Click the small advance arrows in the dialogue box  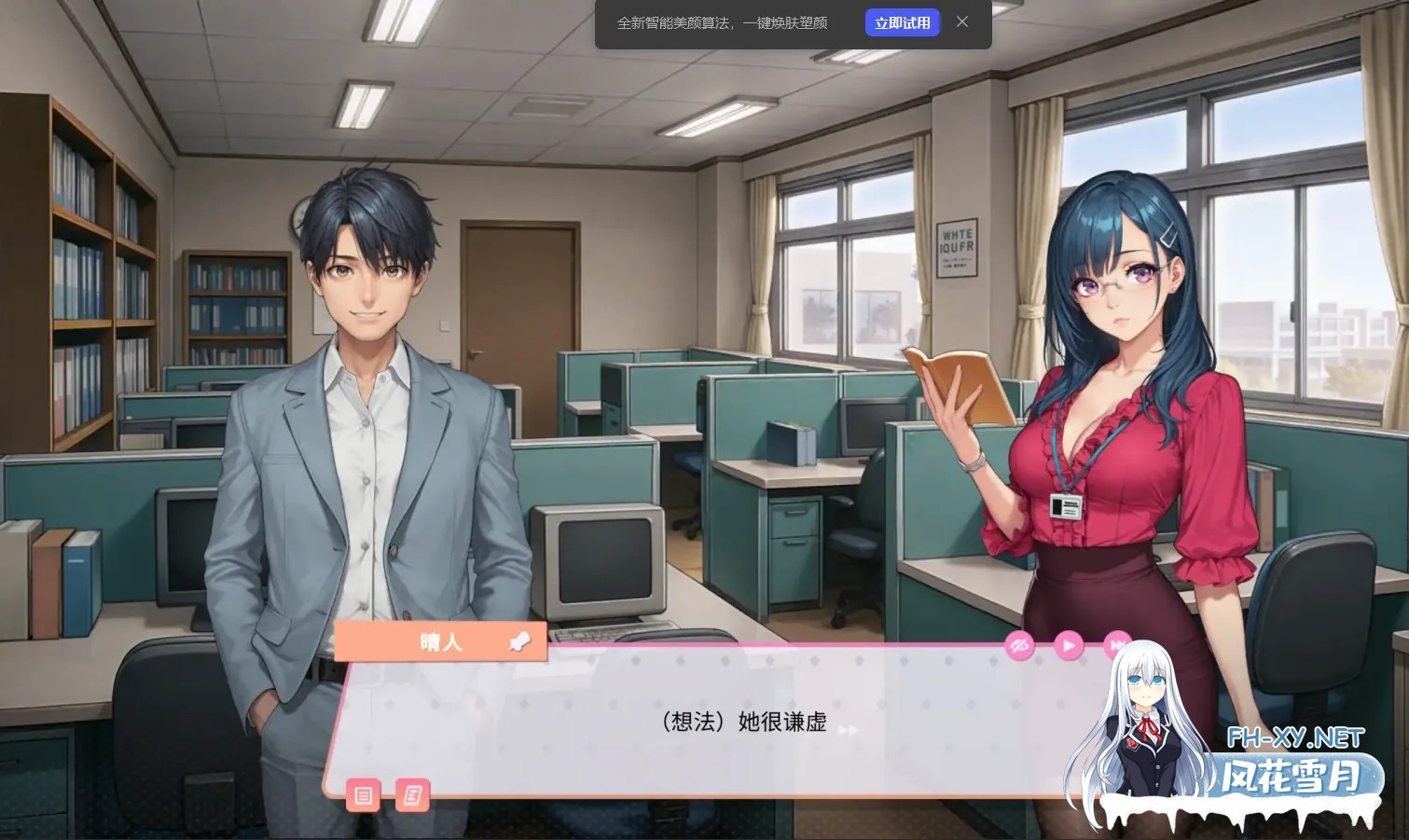coord(850,731)
